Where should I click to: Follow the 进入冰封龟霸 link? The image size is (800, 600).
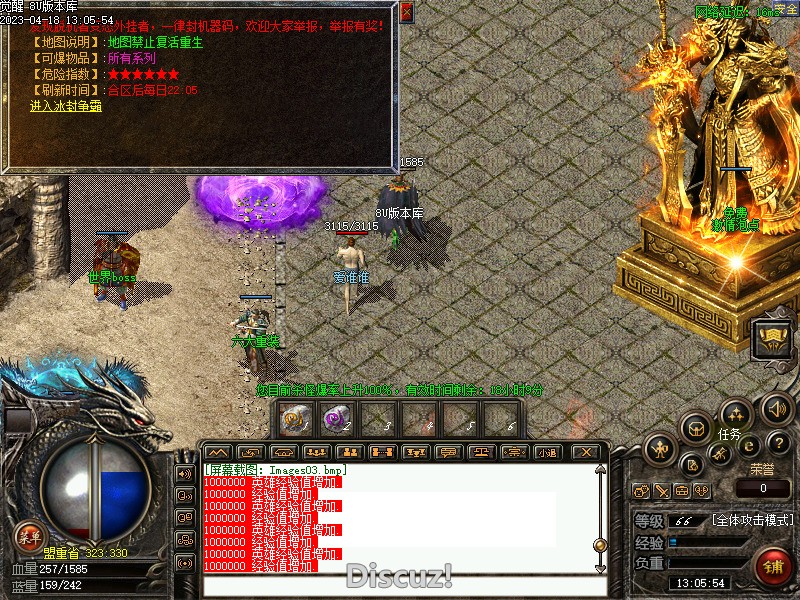66,105
